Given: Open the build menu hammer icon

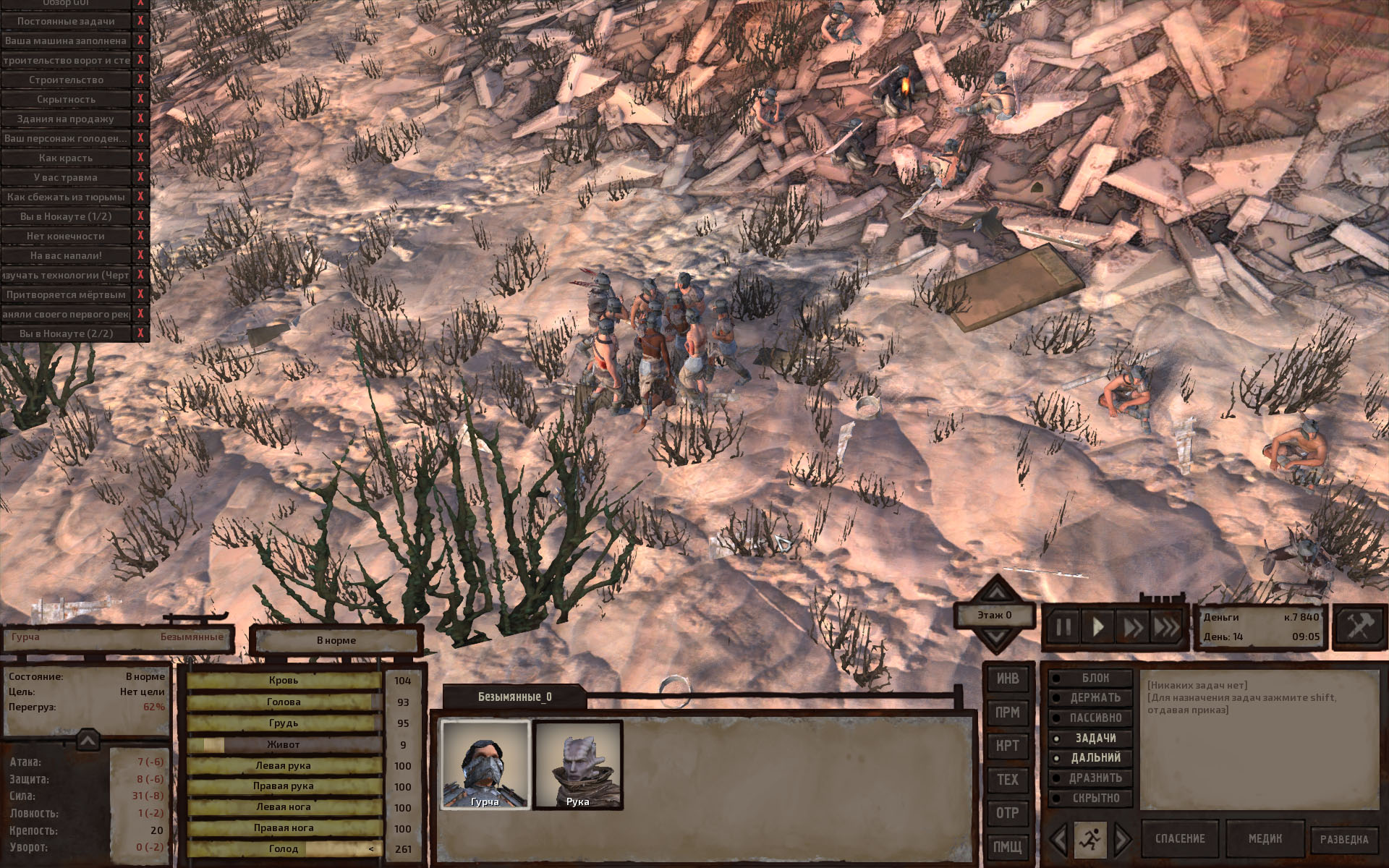Looking at the screenshot, I should pos(1359,626).
